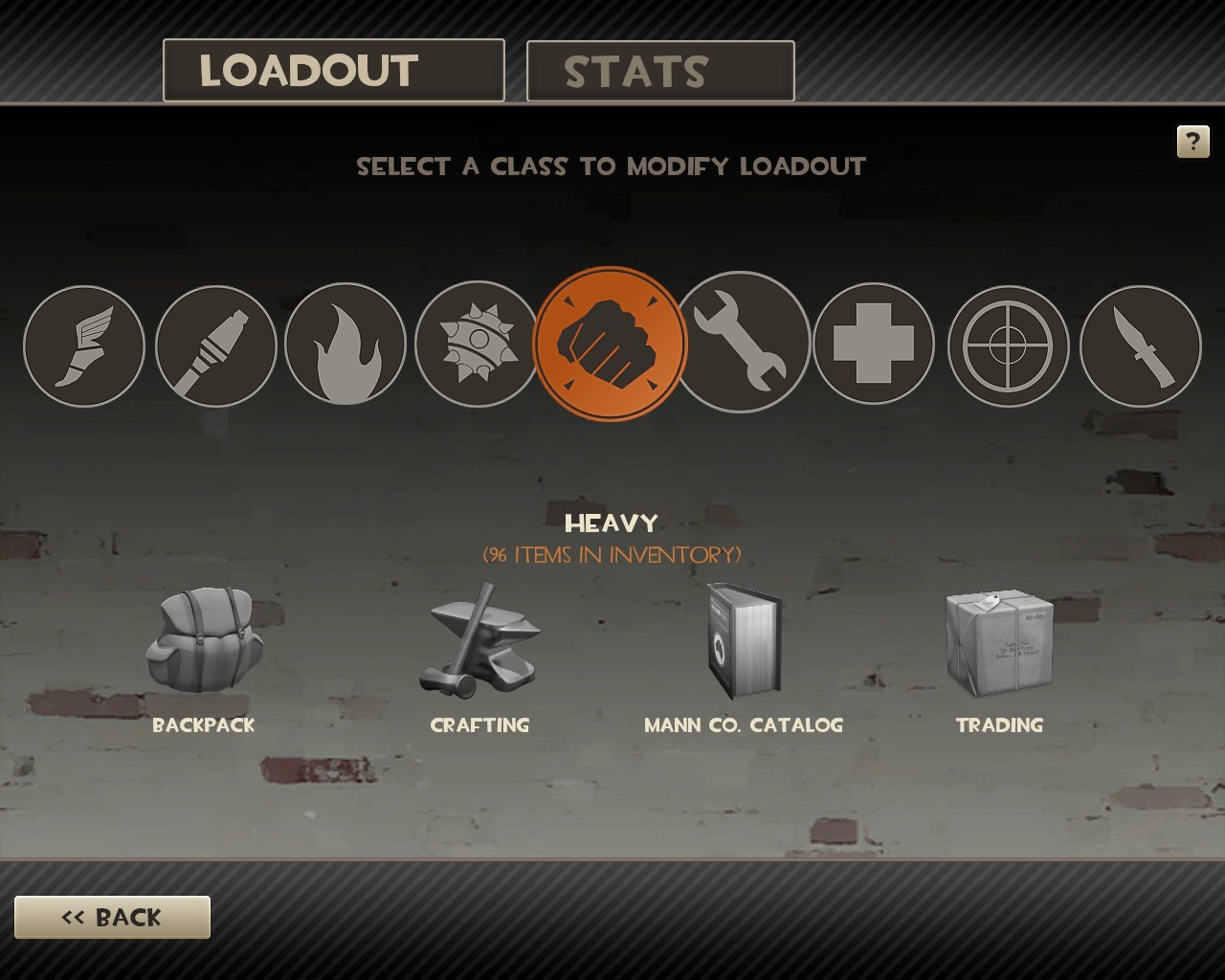Choose the Soldier rocket class icon
1225x980 pixels.
(215, 346)
